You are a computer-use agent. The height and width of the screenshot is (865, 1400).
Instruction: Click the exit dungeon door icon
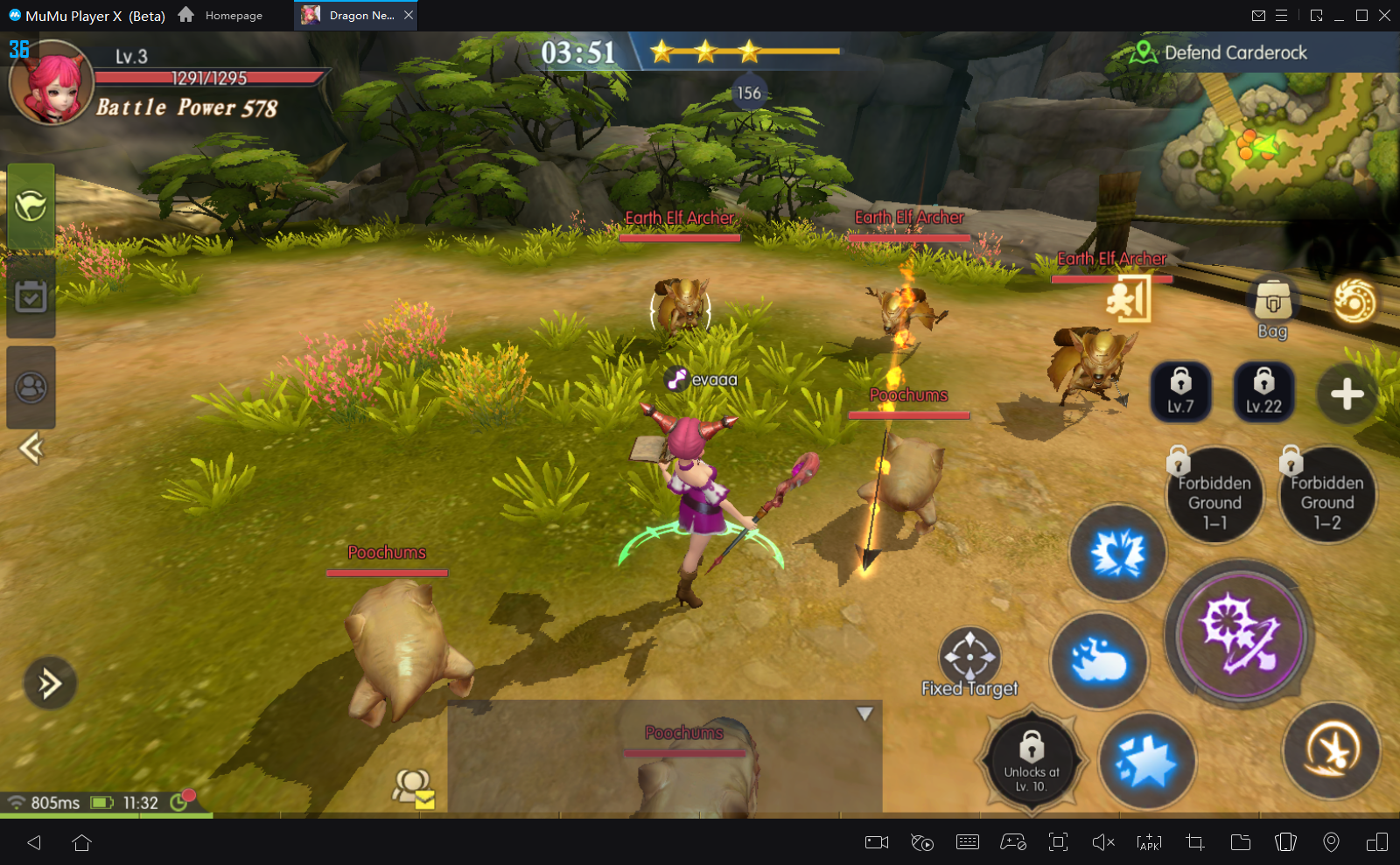coord(1129,299)
